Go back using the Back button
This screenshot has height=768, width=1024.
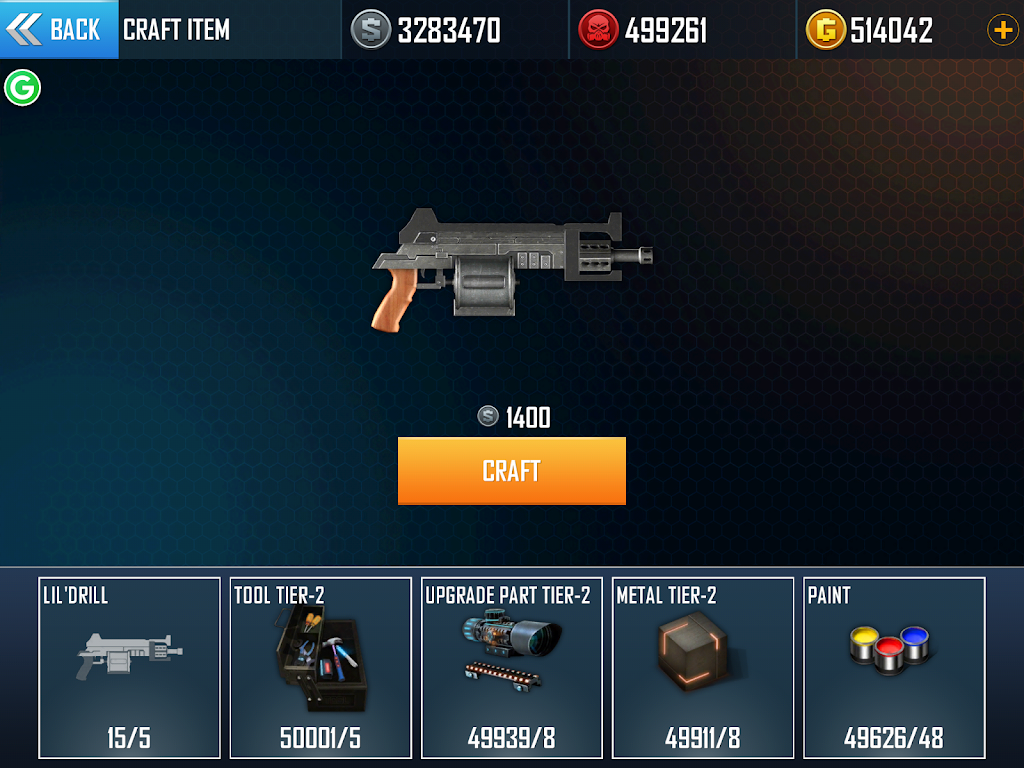[x=58, y=30]
